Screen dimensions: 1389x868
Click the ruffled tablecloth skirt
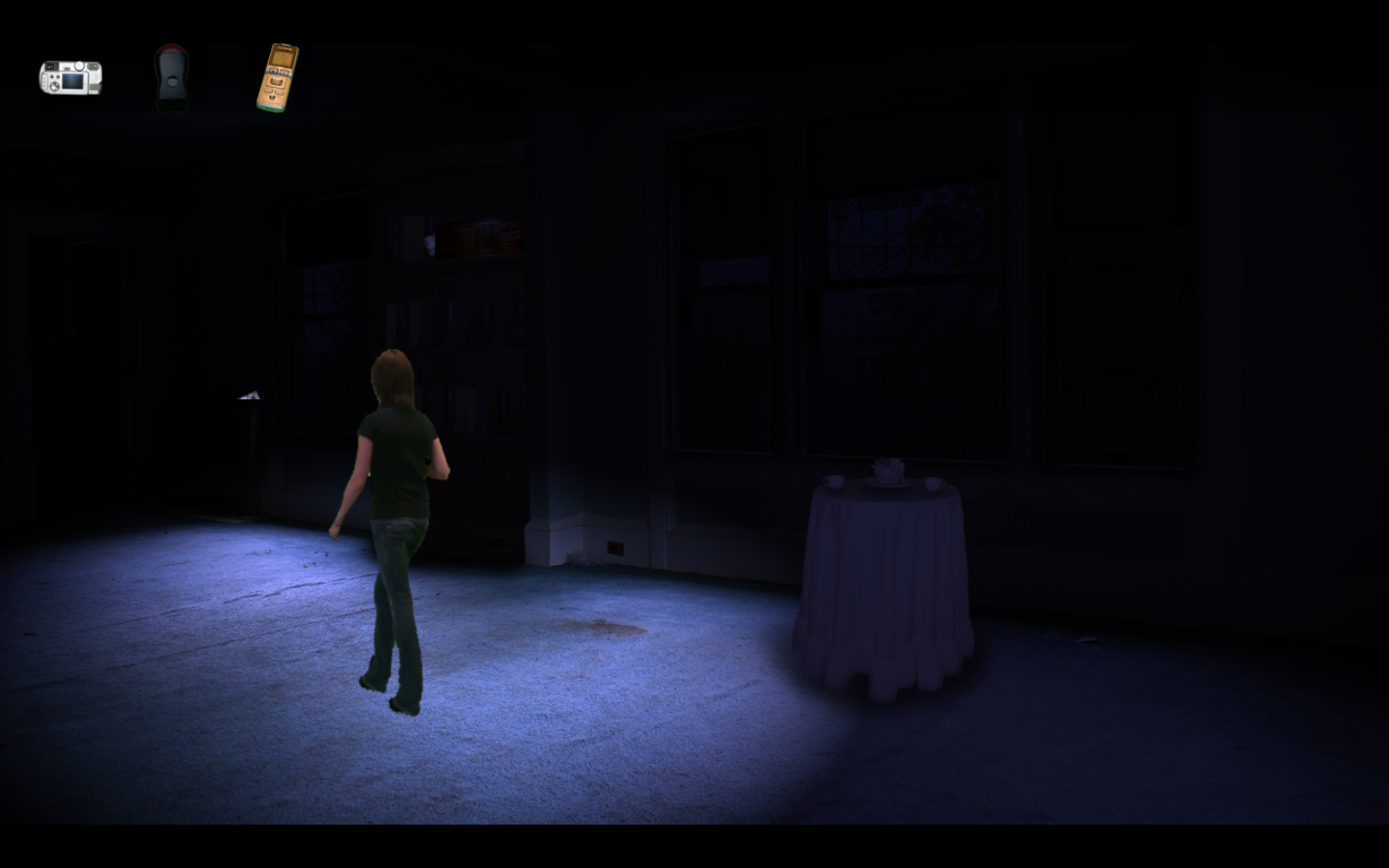coord(883,665)
